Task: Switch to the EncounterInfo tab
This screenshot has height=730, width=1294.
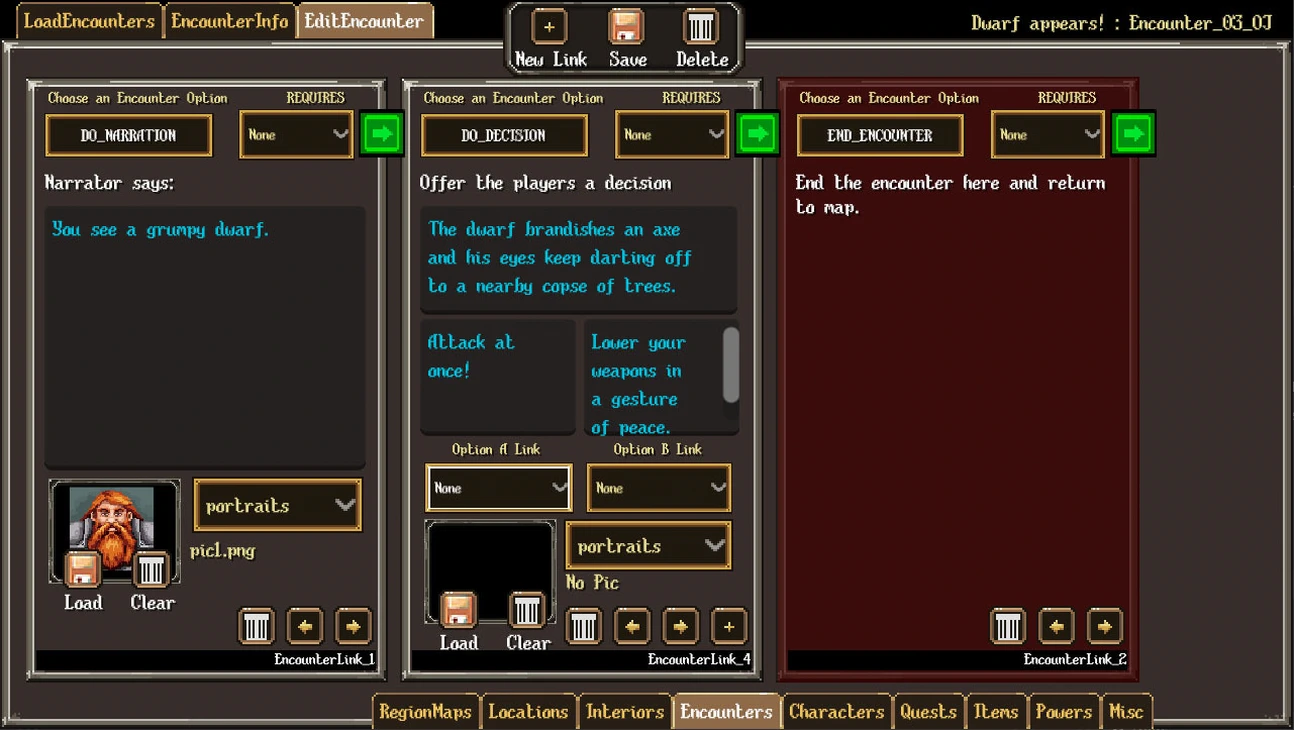Action: (x=229, y=21)
